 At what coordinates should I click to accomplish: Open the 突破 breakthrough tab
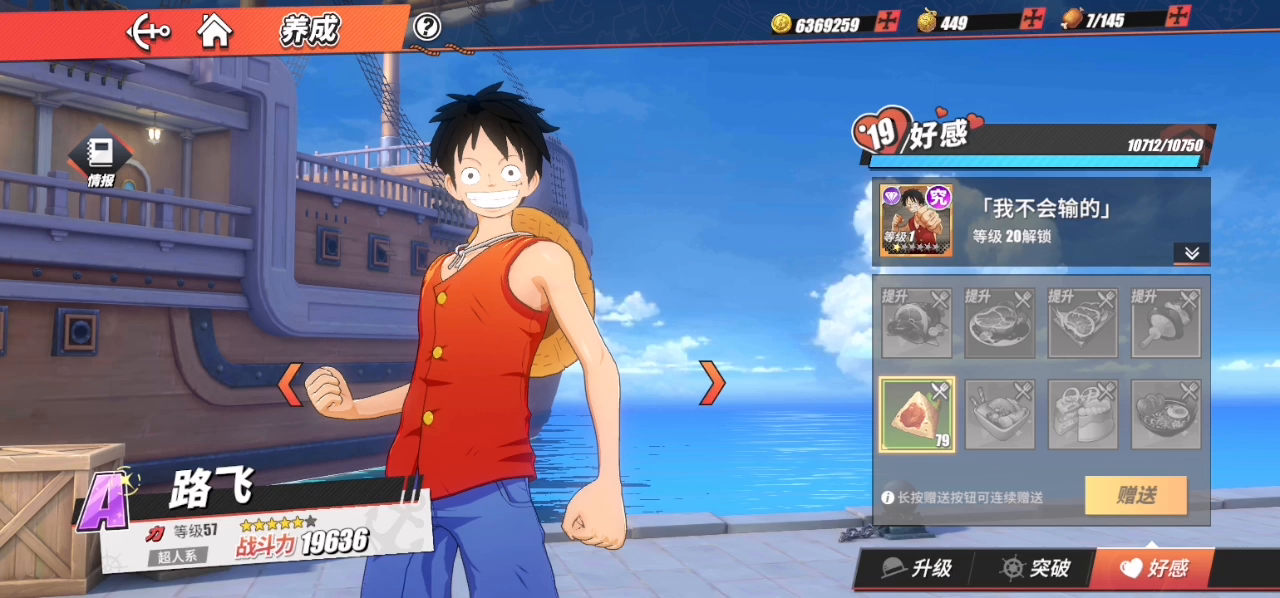tap(1037, 569)
